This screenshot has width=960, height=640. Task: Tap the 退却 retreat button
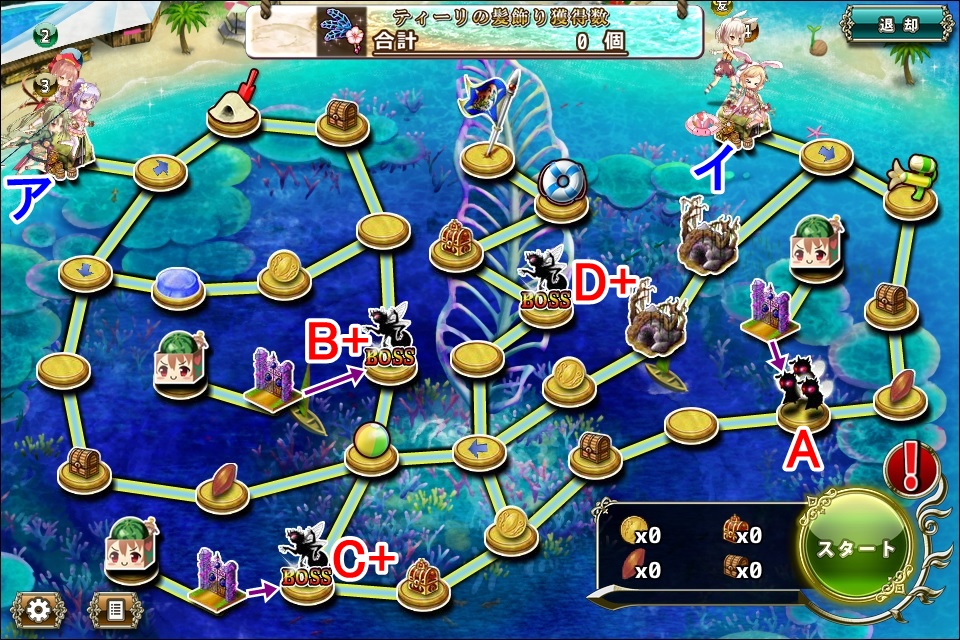point(895,24)
